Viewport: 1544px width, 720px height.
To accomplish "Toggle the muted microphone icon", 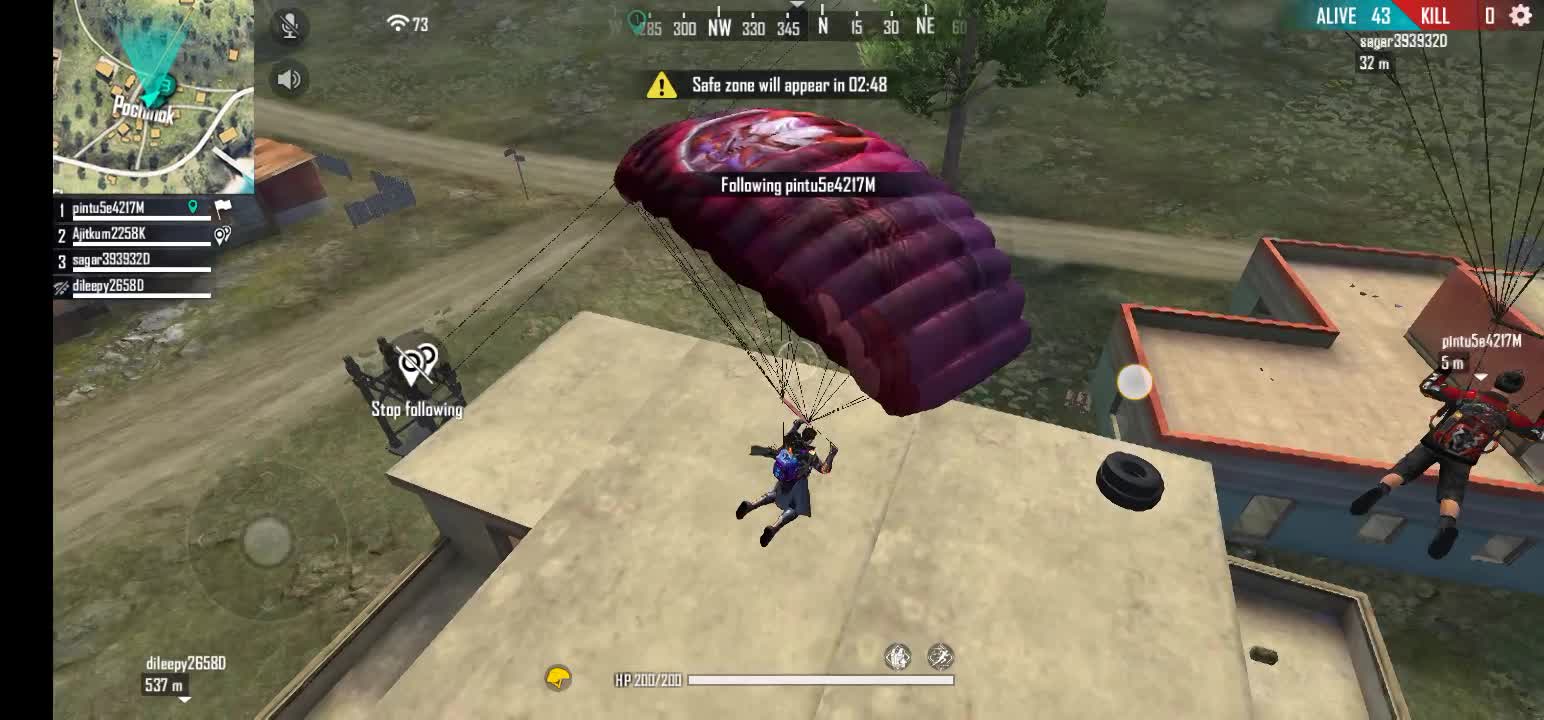I will 289,27.
